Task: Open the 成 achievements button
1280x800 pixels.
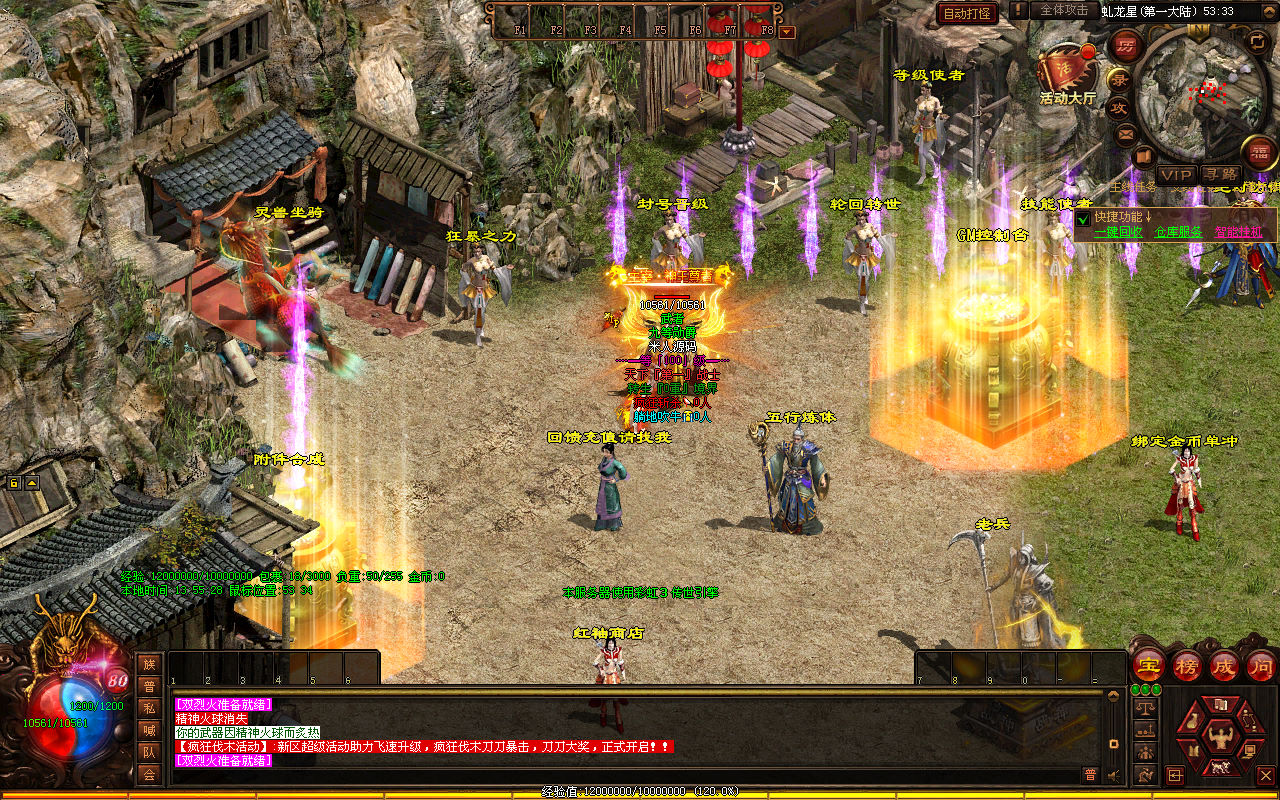Action: tap(1224, 665)
